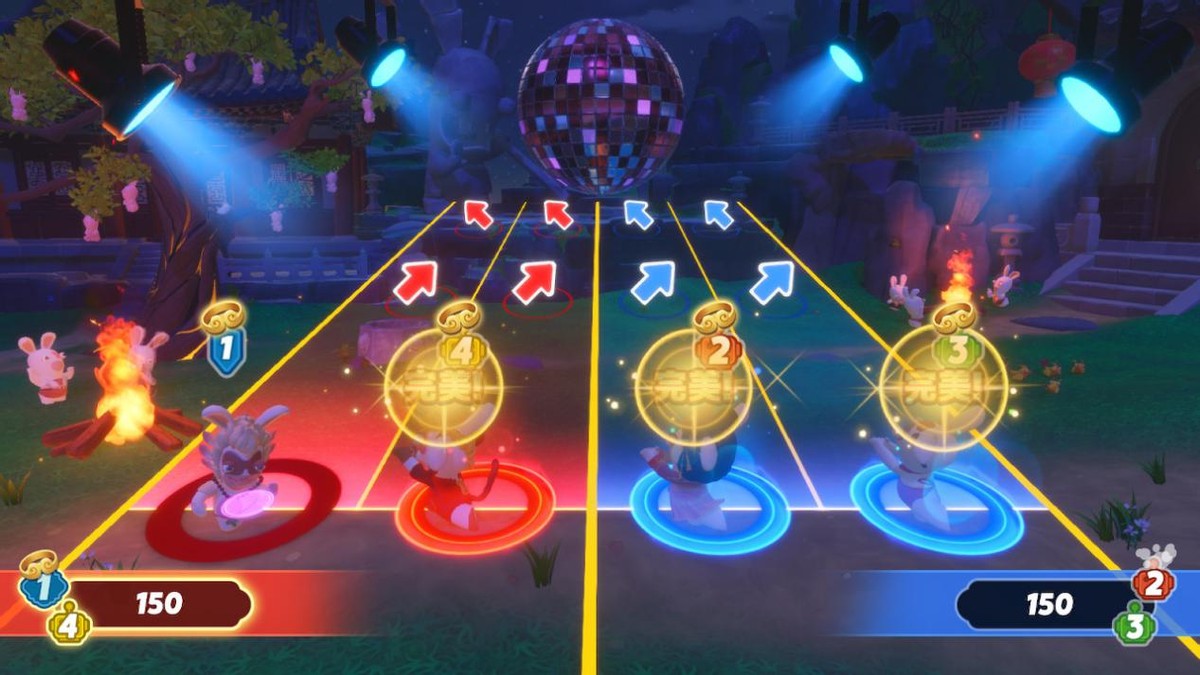This screenshot has height=675, width=1200.
Task: Select player 3 badge on blue score panel
Action: click(x=1135, y=626)
